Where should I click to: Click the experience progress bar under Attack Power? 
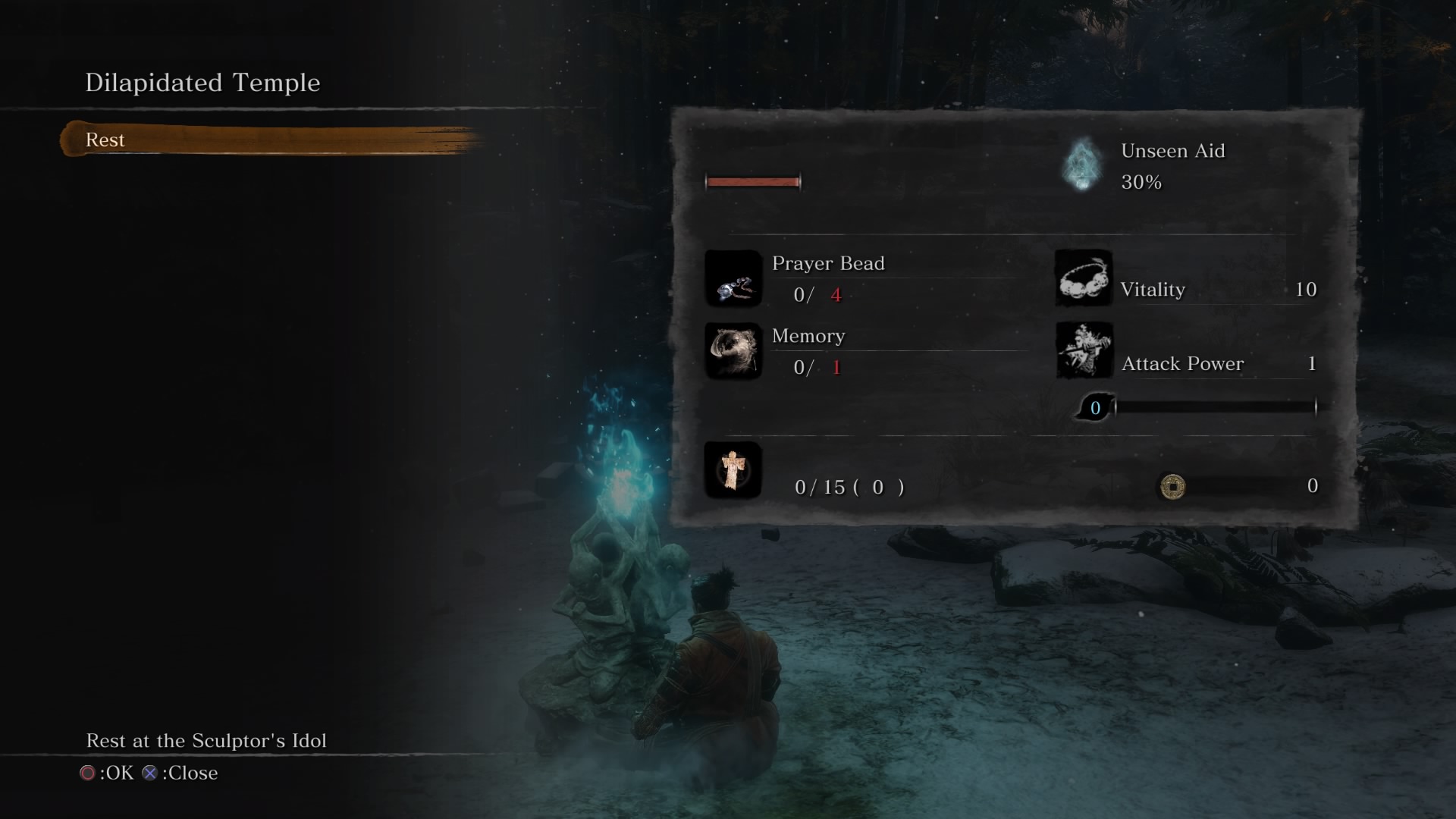[x=1213, y=407]
